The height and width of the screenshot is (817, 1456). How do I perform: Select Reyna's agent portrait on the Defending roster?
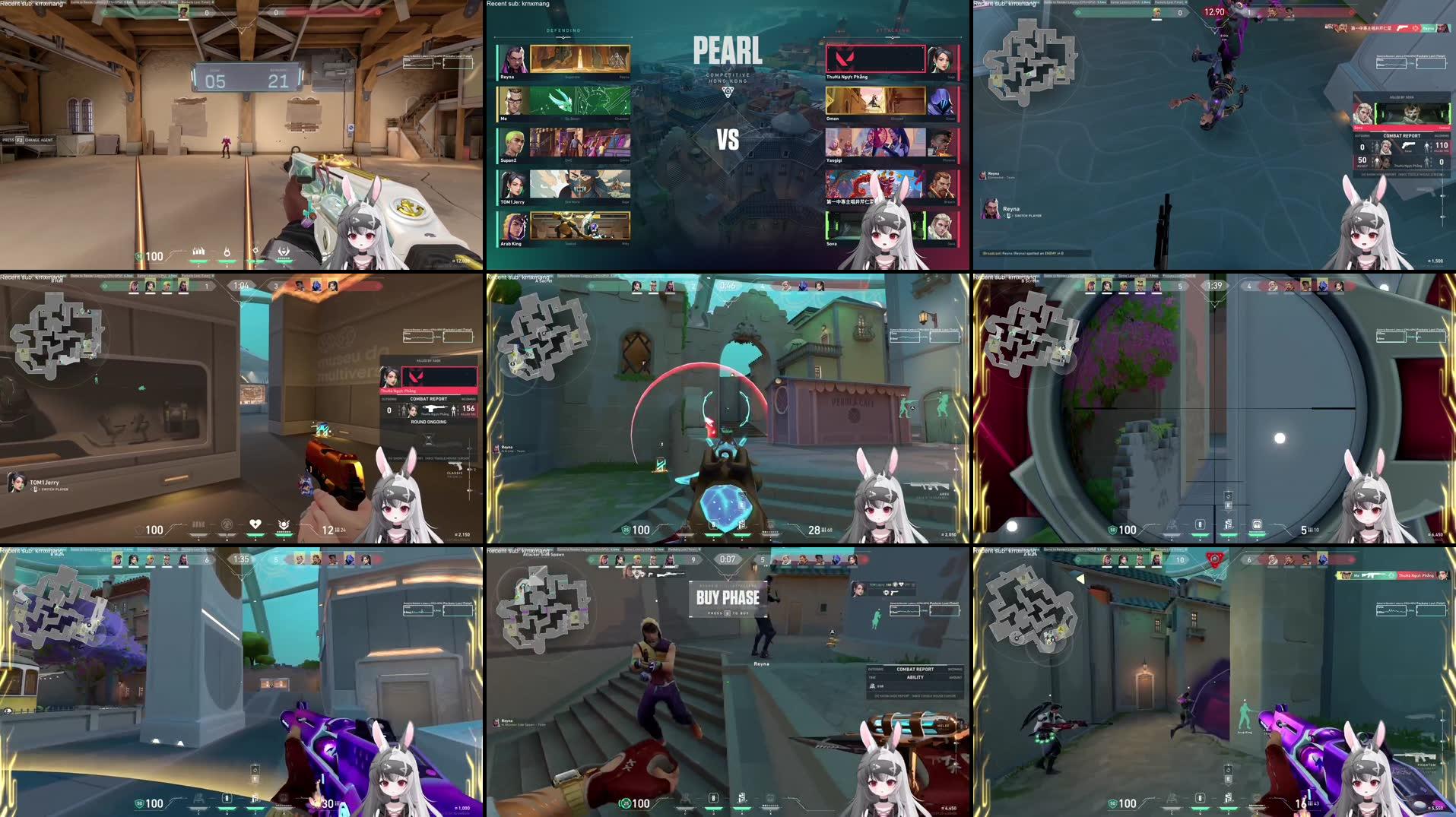click(514, 61)
